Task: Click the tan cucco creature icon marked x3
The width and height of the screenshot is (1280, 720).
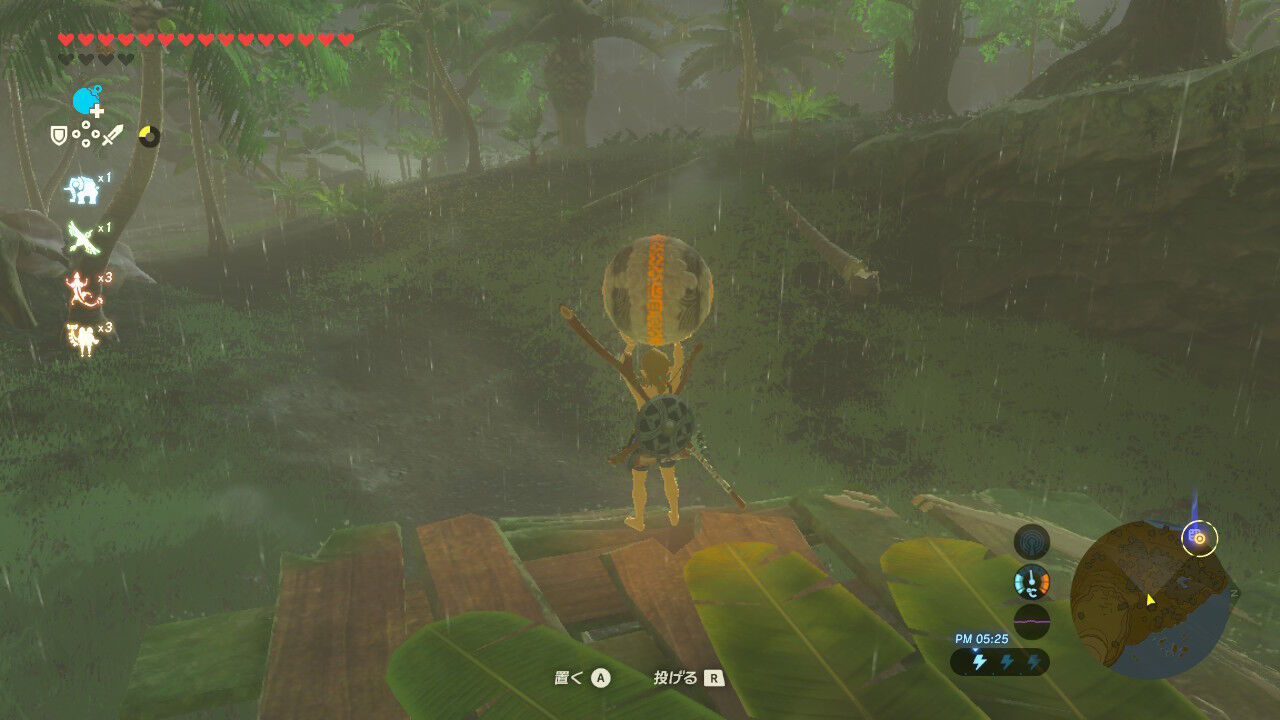Action: tap(81, 337)
